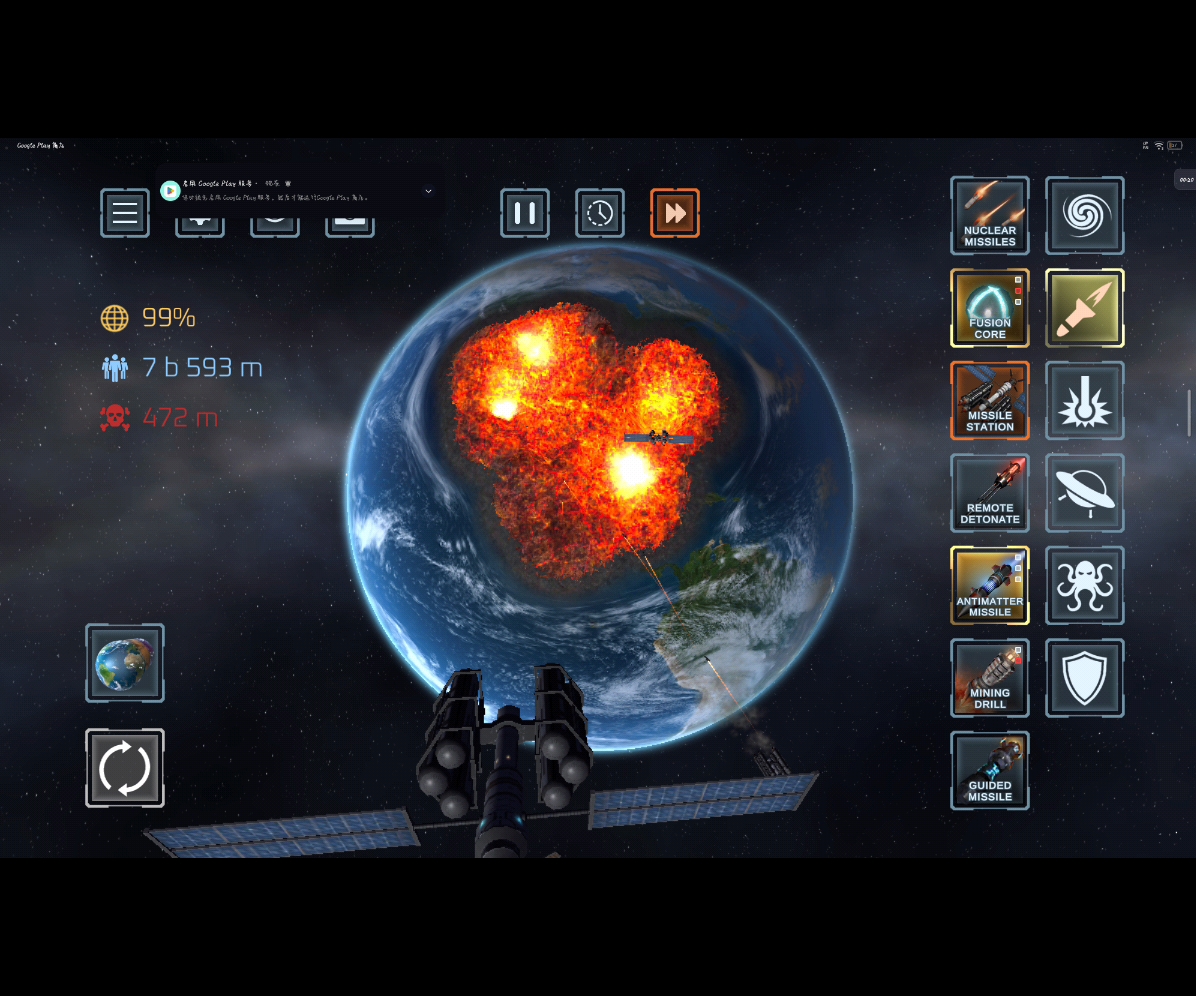Open the explosion burst weapon category

click(x=1085, y=400)
